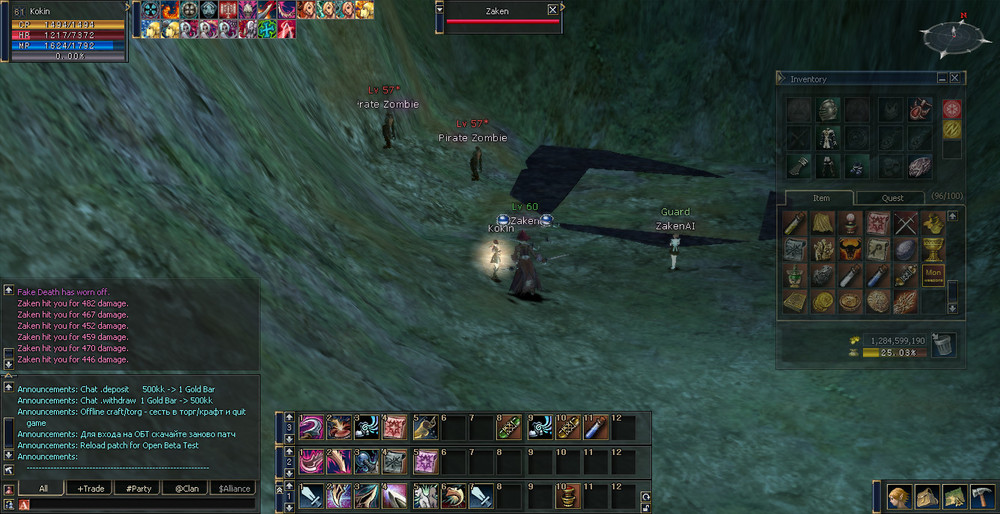Show the All chat tab

[x=43, y=488]
